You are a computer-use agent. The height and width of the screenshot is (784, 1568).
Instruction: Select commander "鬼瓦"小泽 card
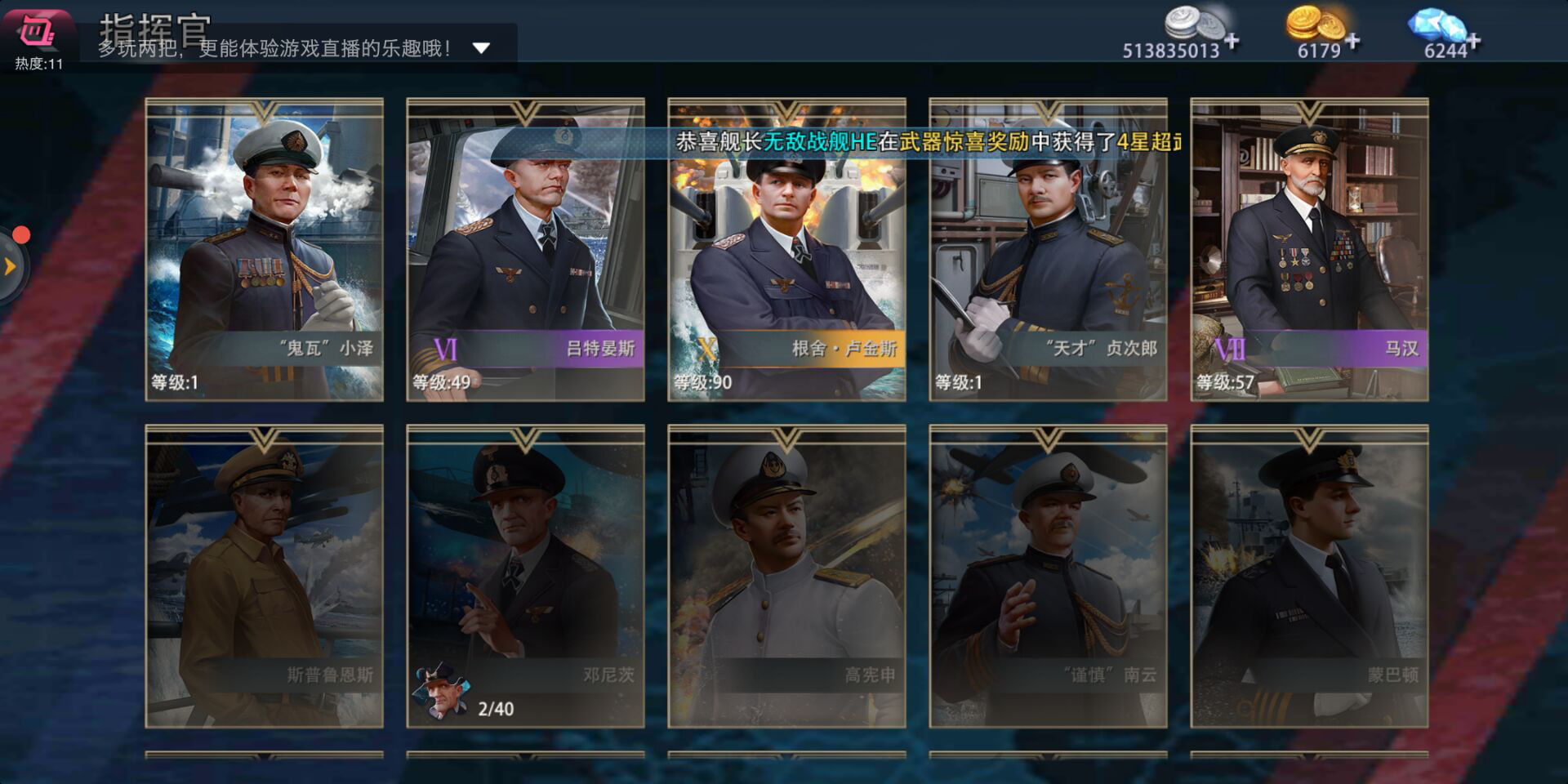click(264, 249)
